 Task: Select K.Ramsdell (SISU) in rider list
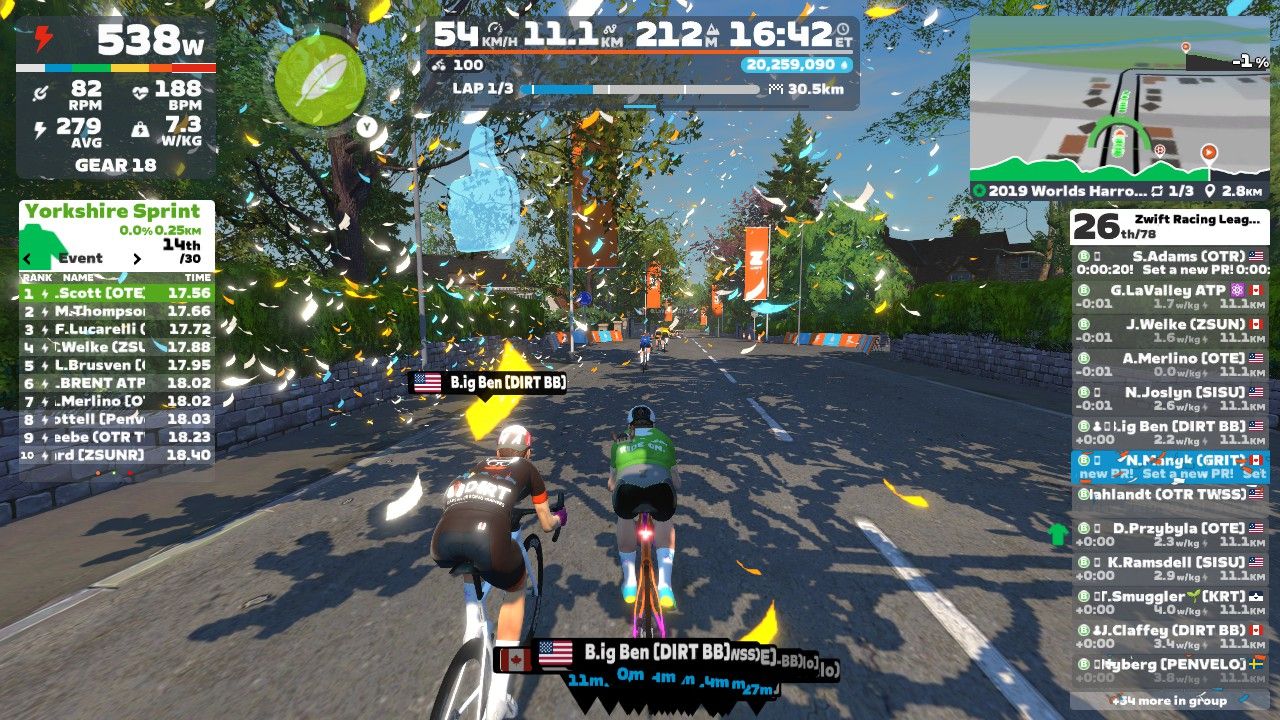(x=1168, y=569)
